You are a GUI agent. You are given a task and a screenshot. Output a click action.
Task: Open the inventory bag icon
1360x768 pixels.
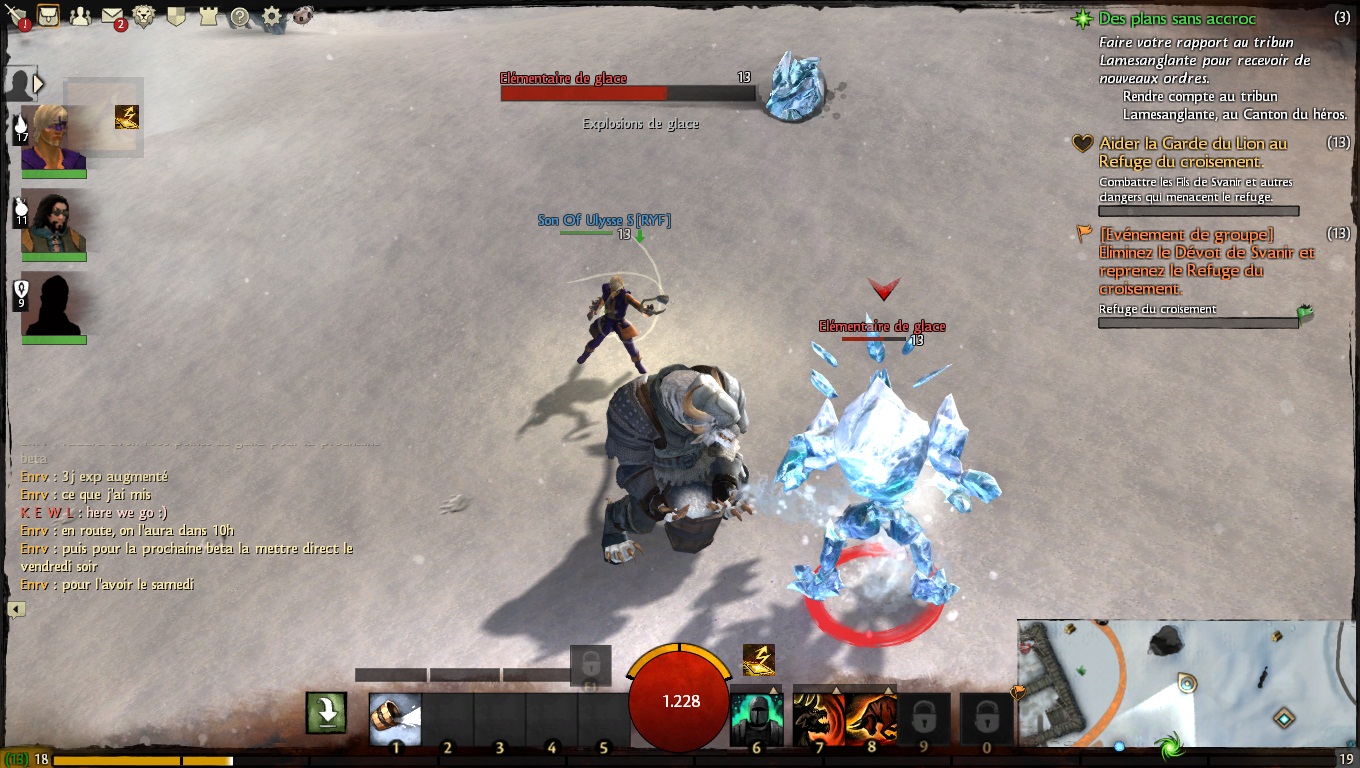point(47,15)
